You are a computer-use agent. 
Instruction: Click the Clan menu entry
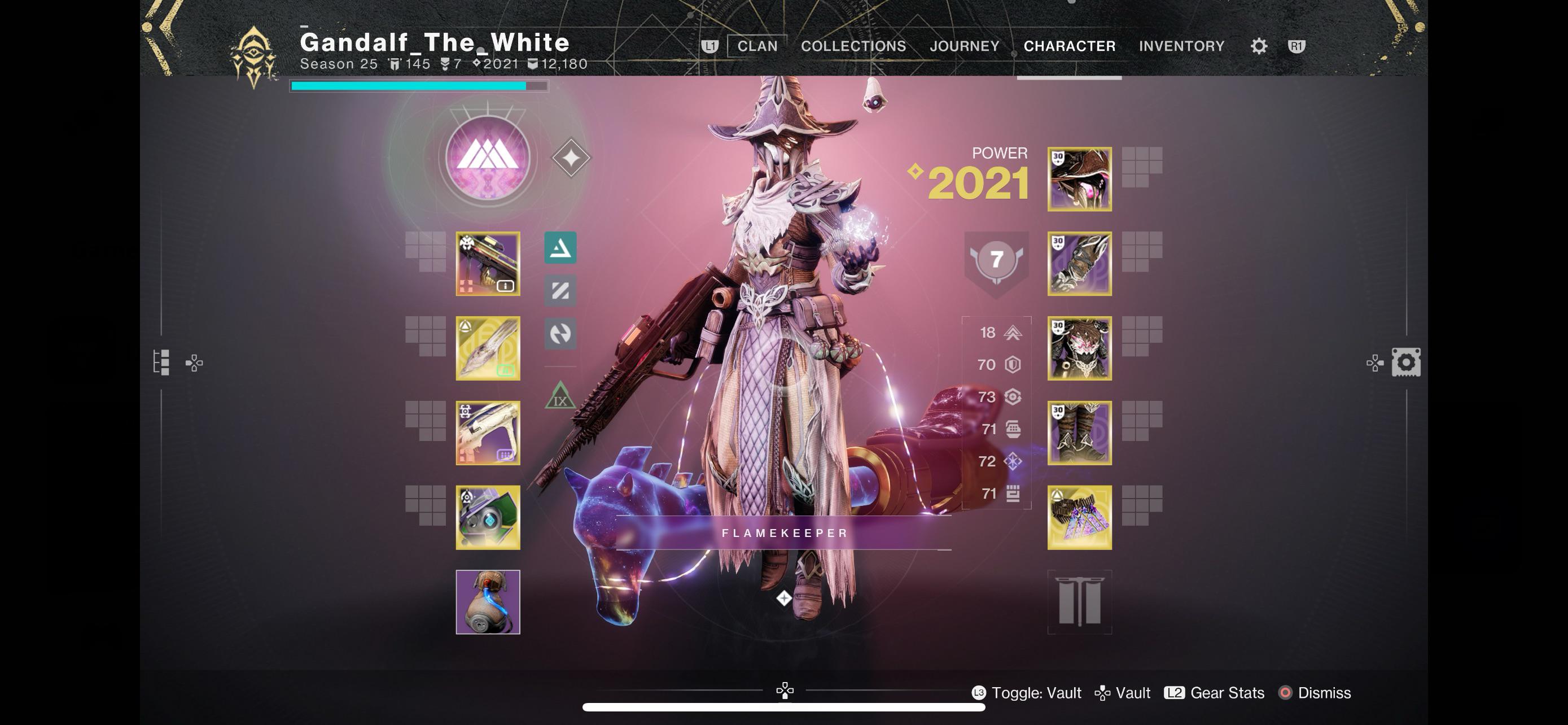[757, 46]
